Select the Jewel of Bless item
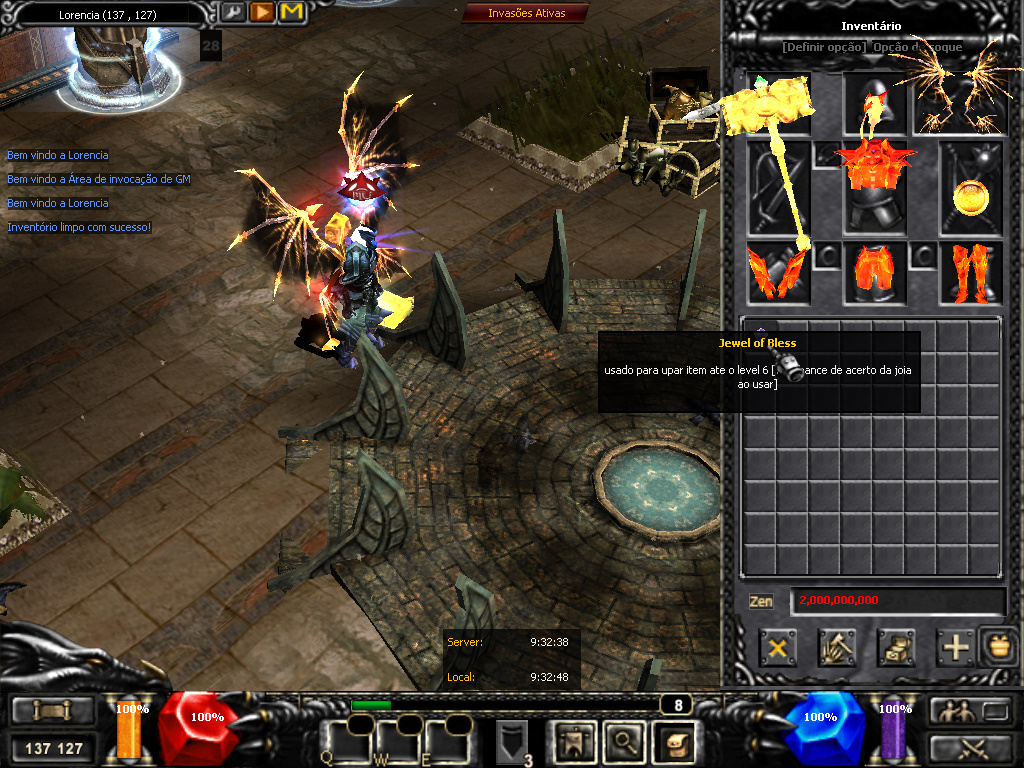The width and height of the screenshot is (1024, 768). [x=760, y=335]
